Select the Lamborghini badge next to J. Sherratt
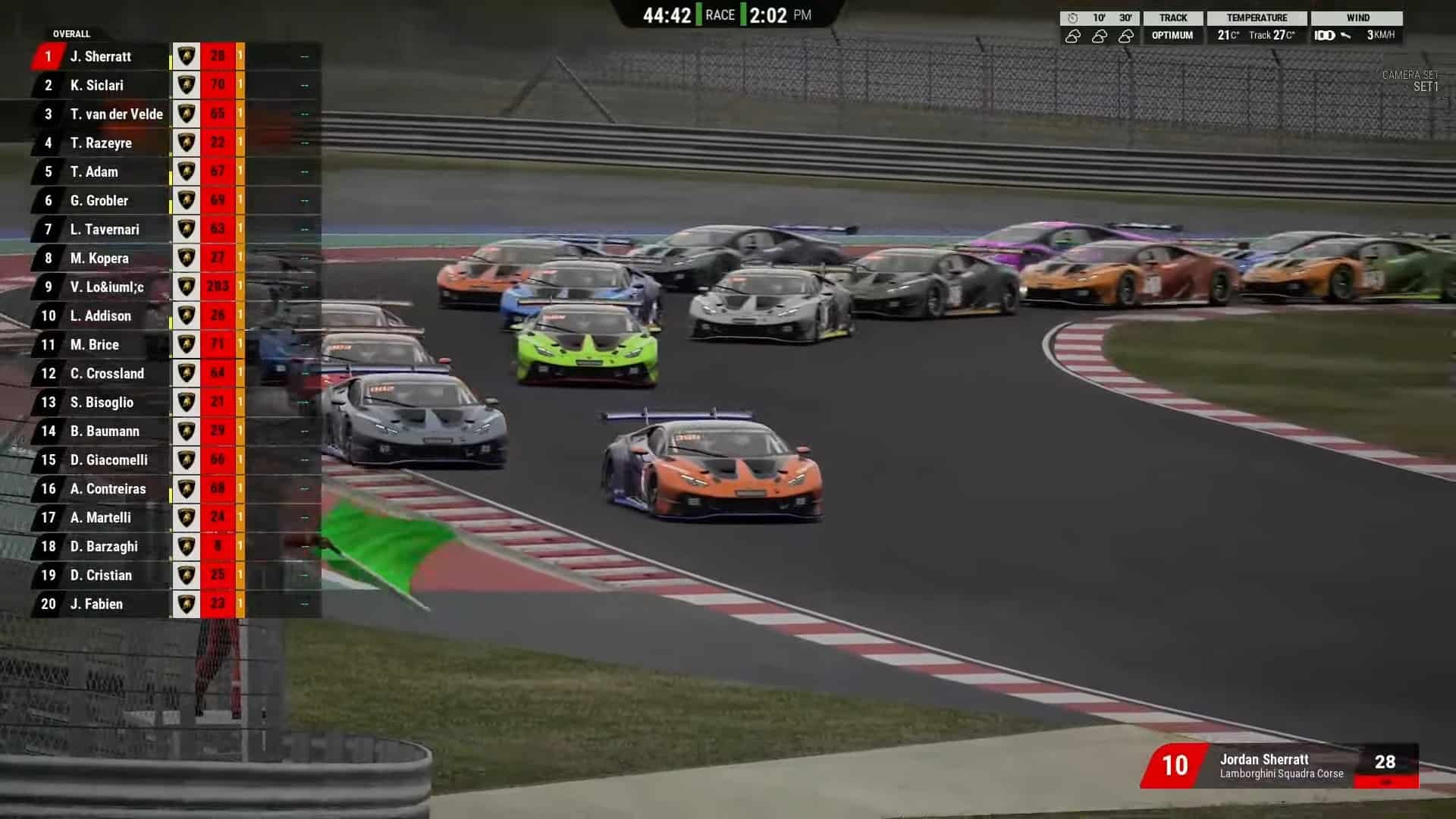The height and width of the screenshot is (819, 1456). [186, 56]
